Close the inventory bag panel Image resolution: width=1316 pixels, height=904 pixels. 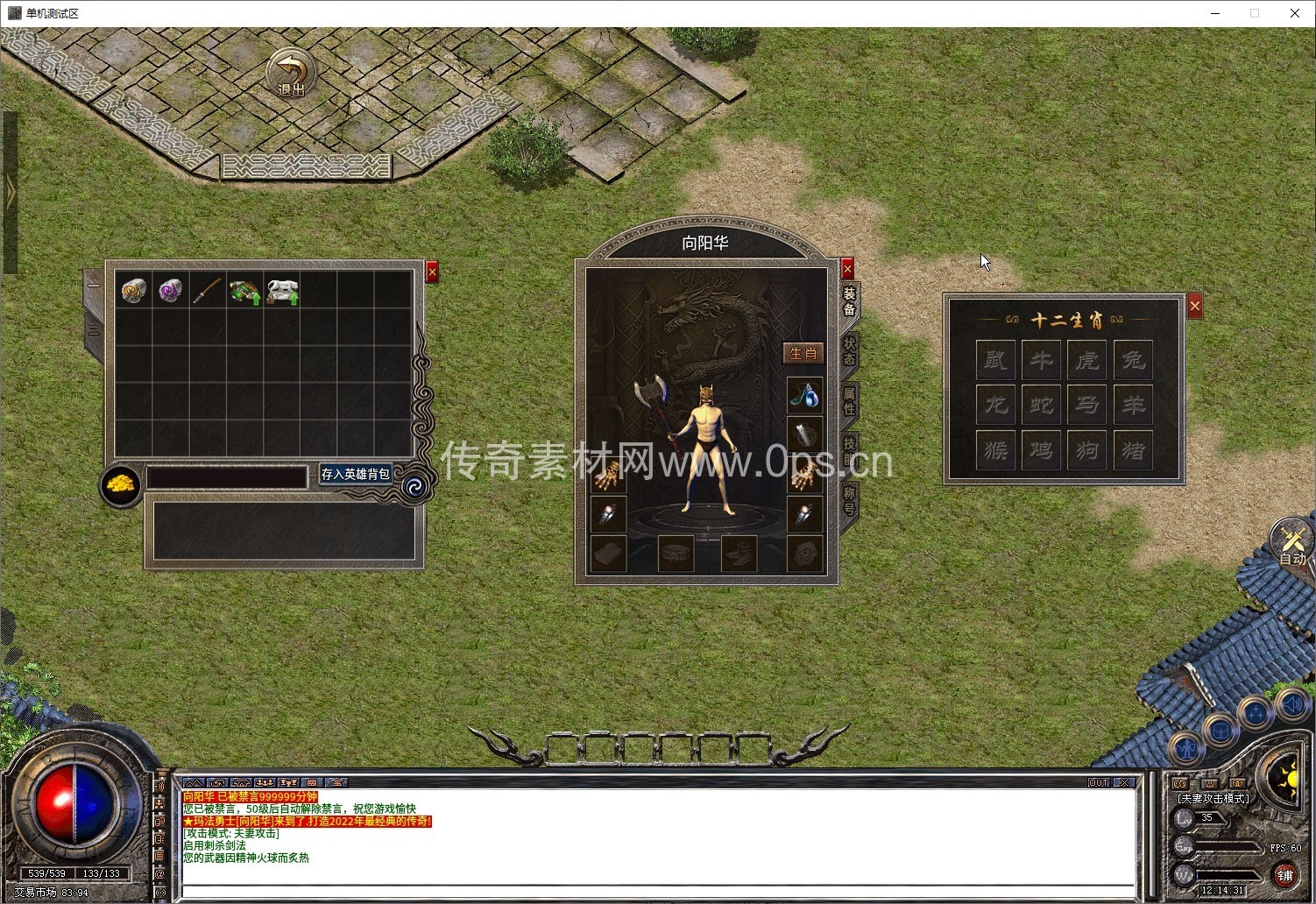click(x=432, y=272)
